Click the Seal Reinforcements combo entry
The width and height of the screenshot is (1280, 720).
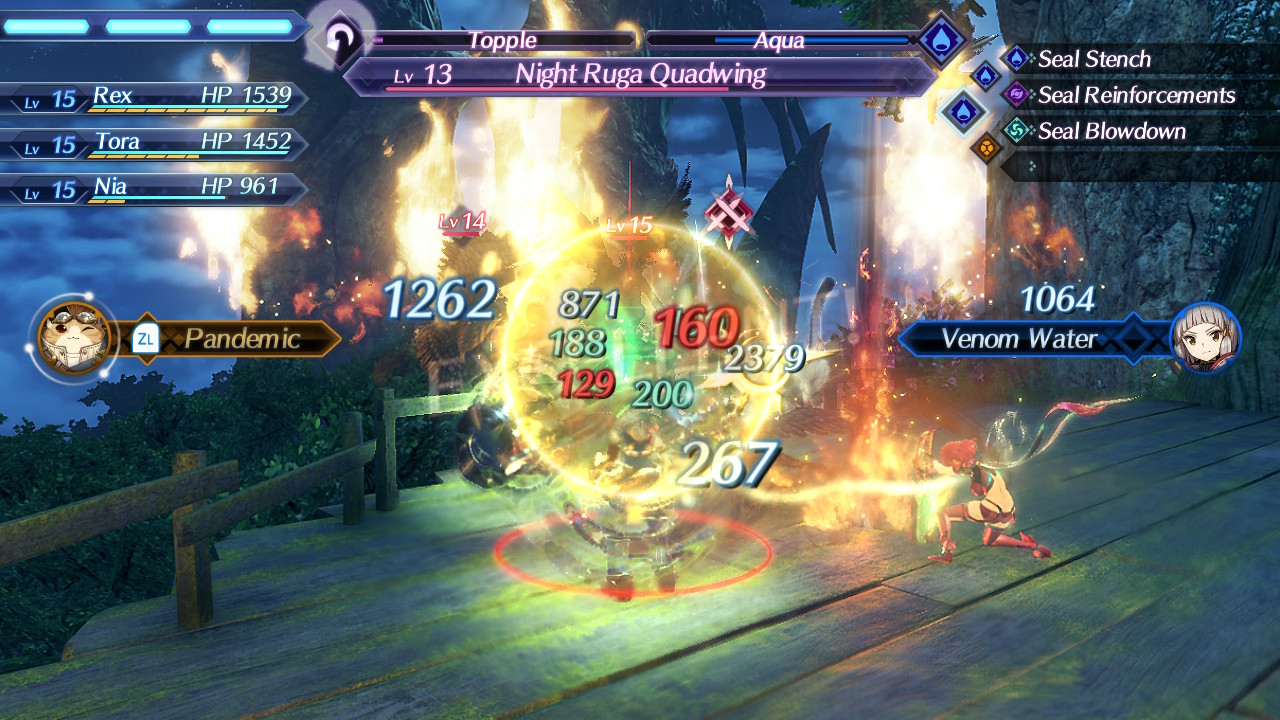click(x=1135, y=95)
